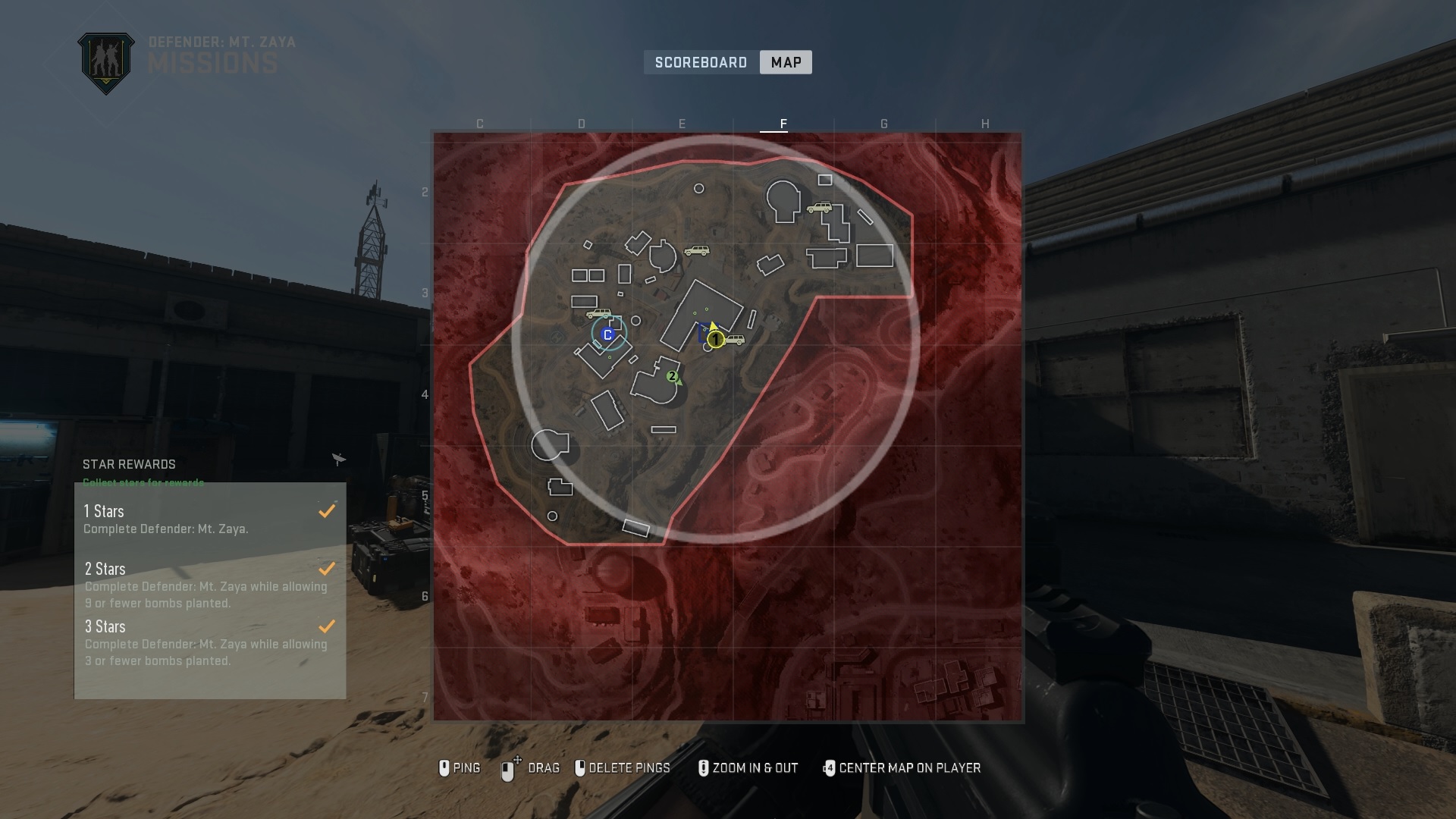Click row label 4 beside the map
The image size is (1456, 819).
424,394
